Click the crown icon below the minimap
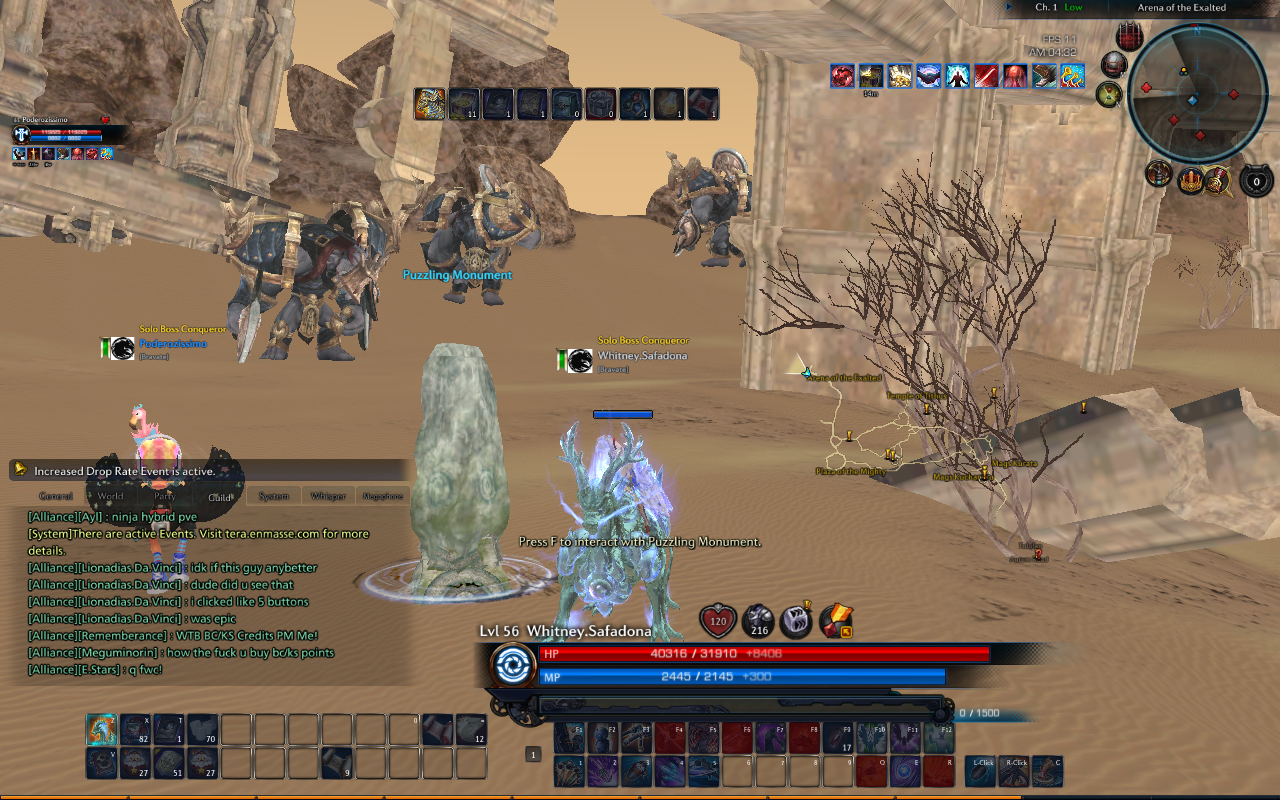 pyautogui.click(x=1192, y=180)
